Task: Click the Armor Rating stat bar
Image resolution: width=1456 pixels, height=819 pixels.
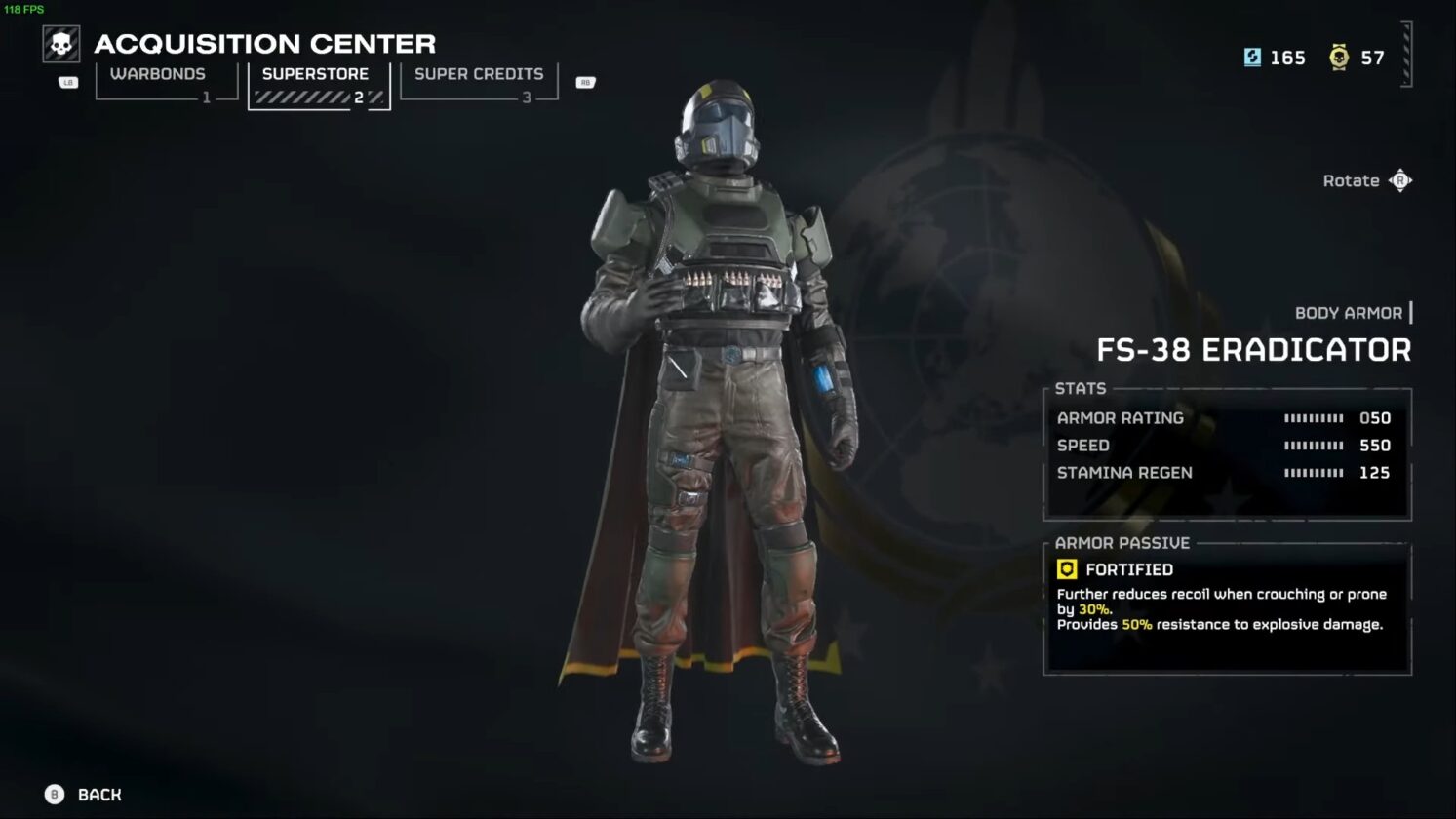Action: [1312, 417]
